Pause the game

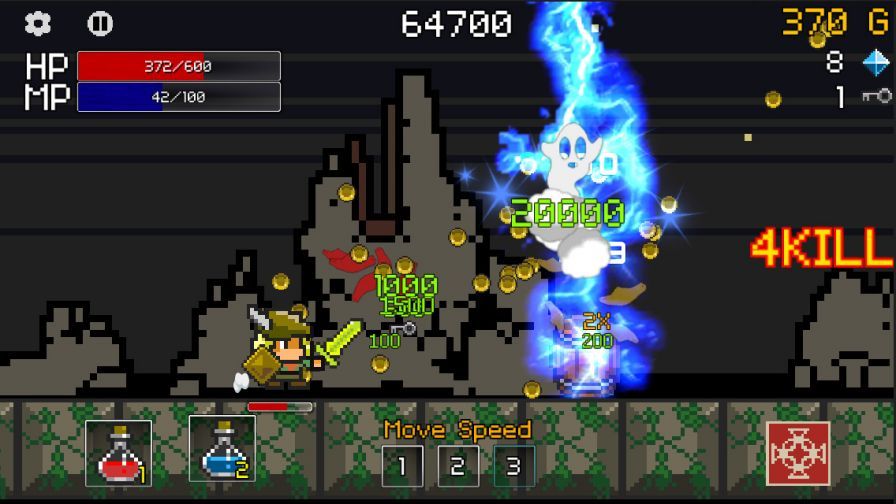tap(100, 23)
